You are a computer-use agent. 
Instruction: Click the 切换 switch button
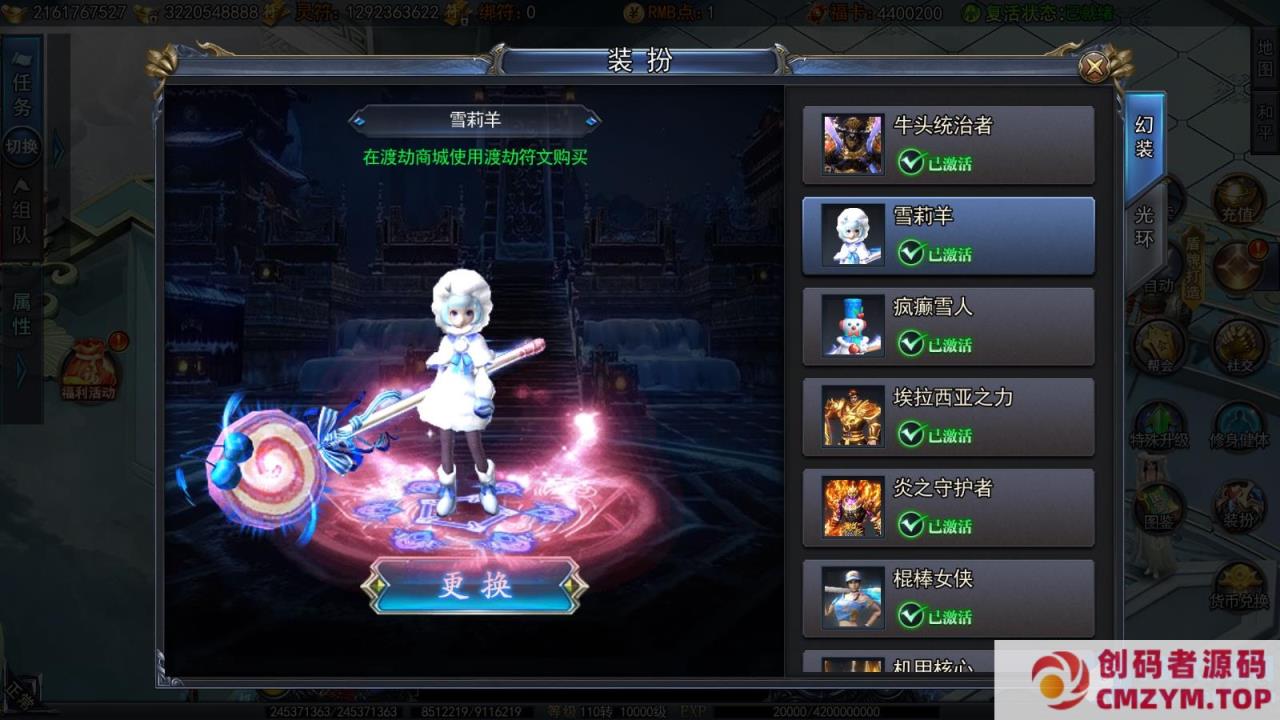[x=22, y=147]
